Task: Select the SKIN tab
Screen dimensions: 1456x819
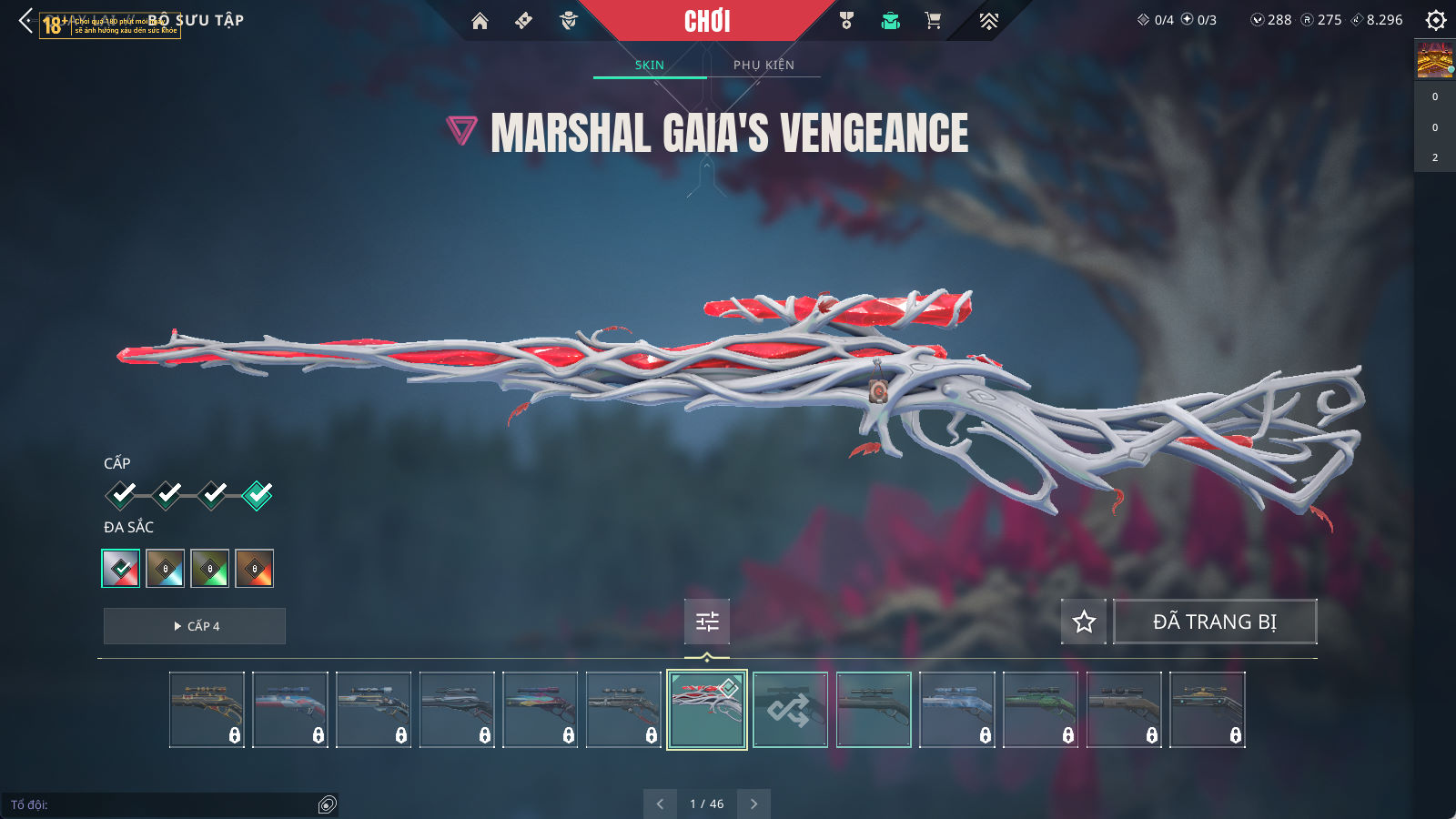Action: pos(650,65)
